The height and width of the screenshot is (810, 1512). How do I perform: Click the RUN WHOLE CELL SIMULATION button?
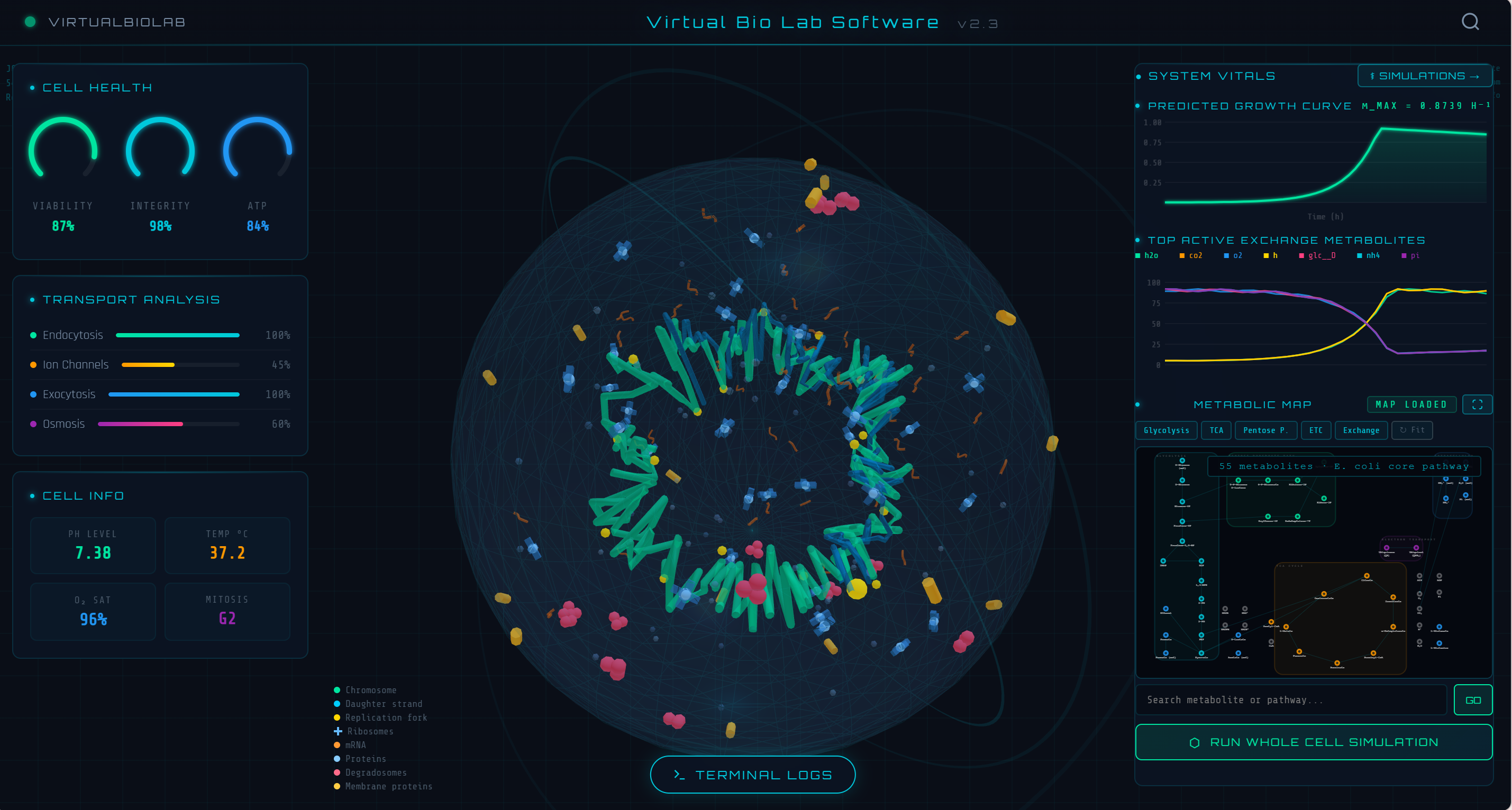pyautogui.click(x=1314, y=741)
